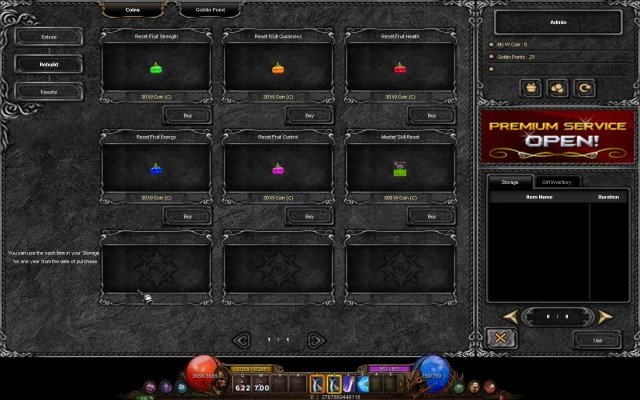Click the Use button under storage
Screen dimensions: 640x400
tap(598, 340)
